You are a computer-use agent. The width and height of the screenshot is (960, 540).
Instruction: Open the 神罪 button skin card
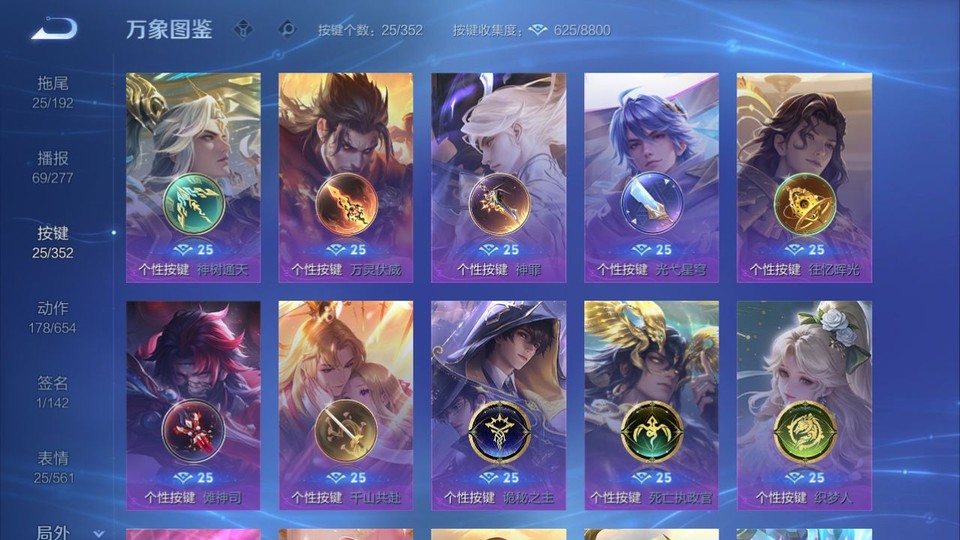pyautogui.click(x=498, y=177)
